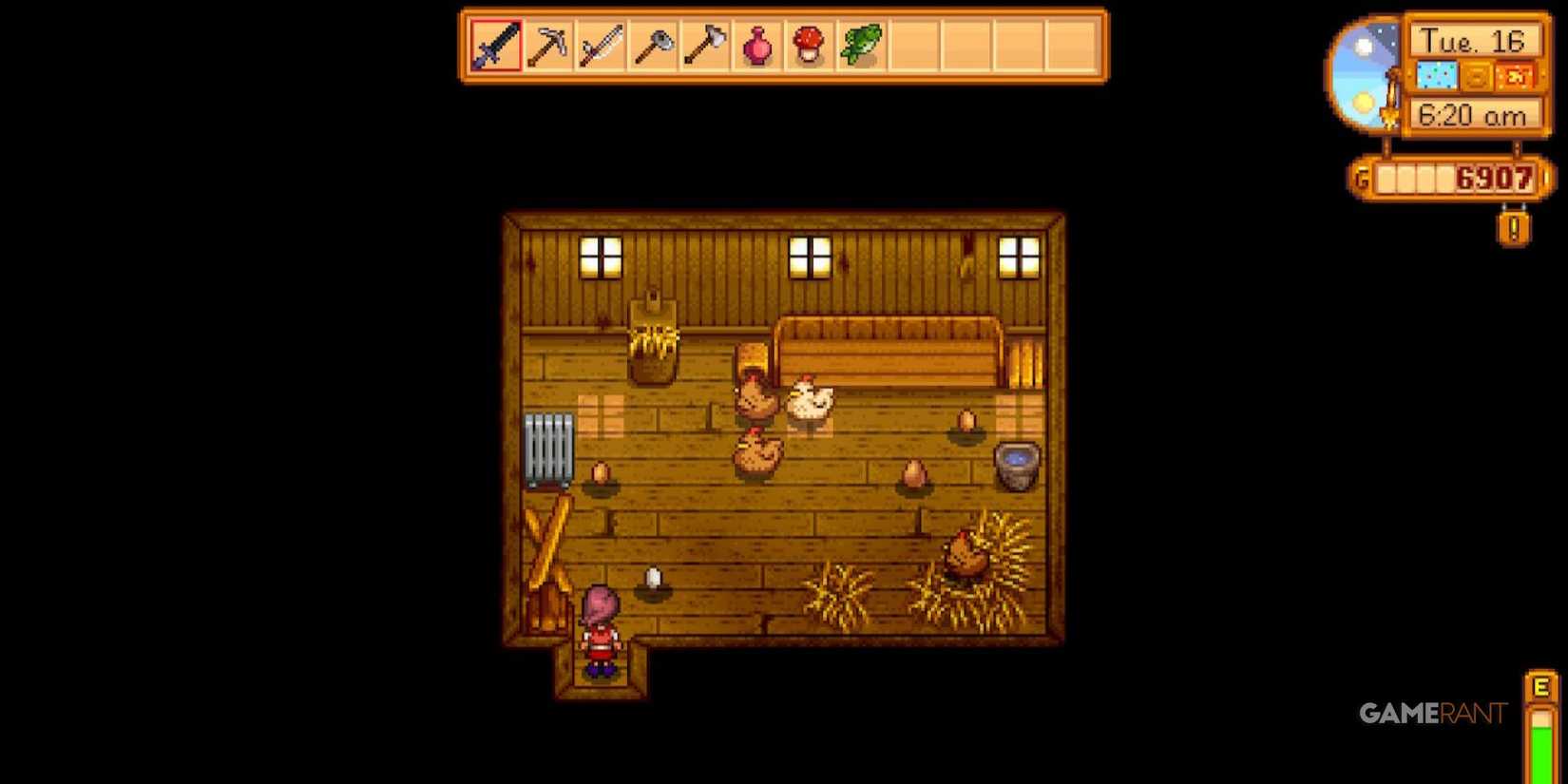The width and height of the screenshot is (1568, 784).
Task: Click the white chicken in the coop
Action: pos(810,401)
